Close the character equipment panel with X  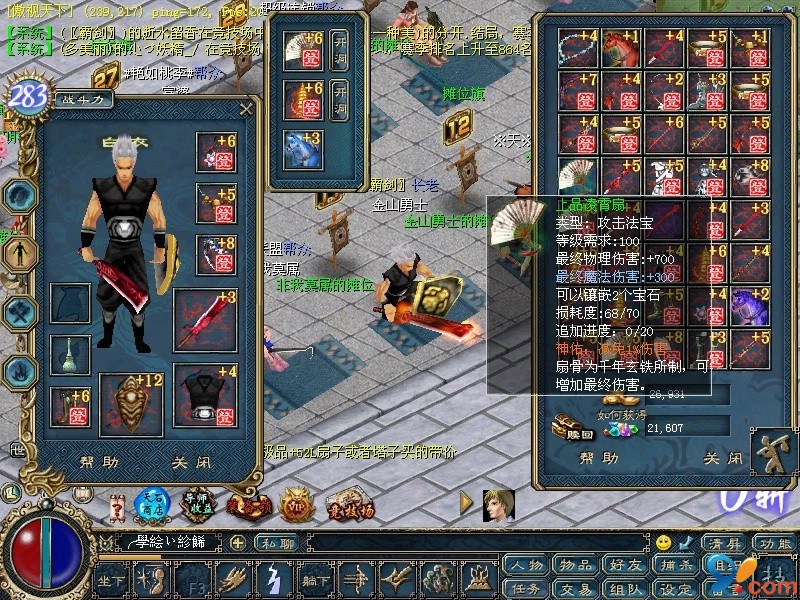(246, 107)
